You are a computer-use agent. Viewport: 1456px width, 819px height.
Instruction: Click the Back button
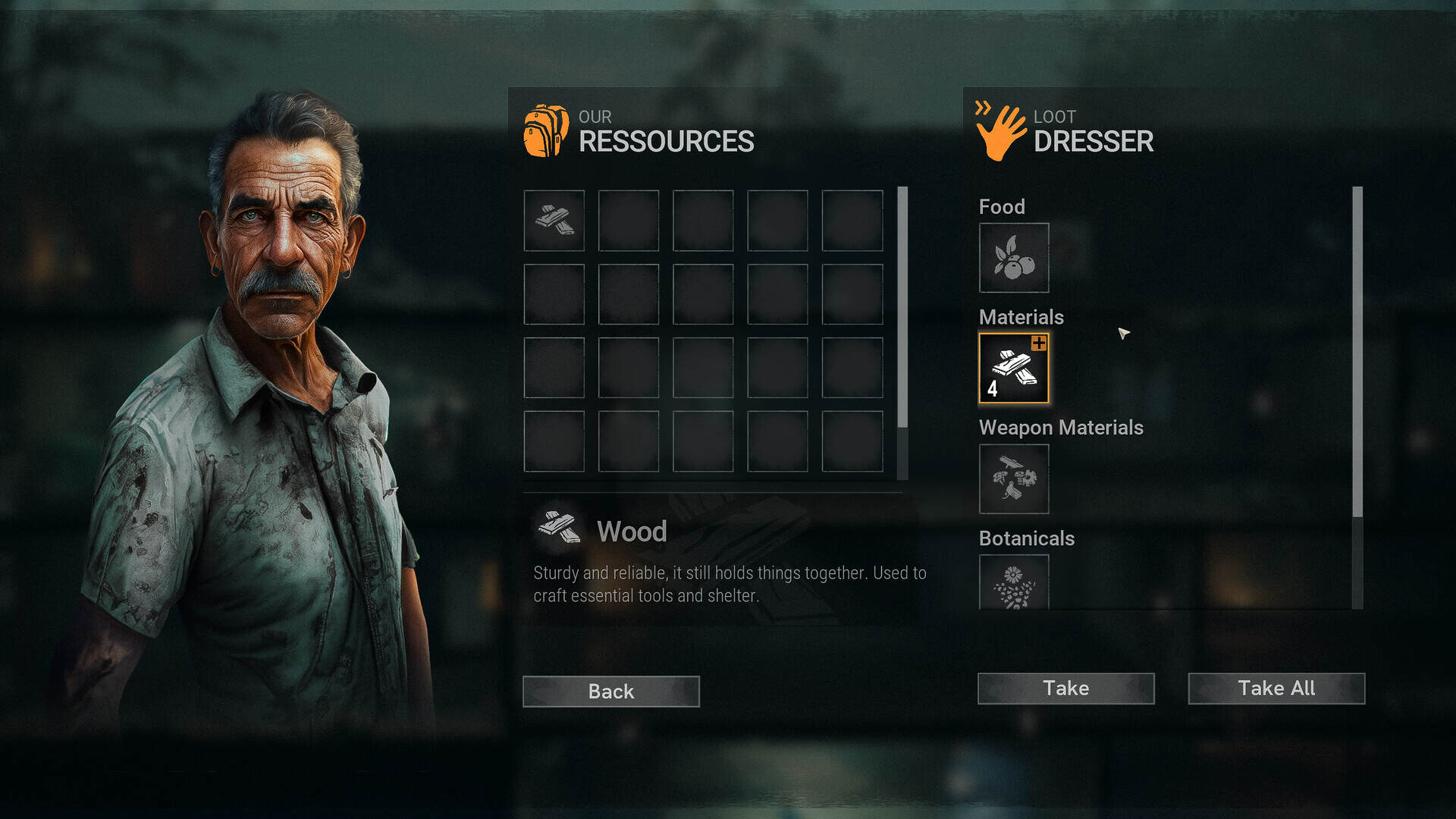[610, 691]
